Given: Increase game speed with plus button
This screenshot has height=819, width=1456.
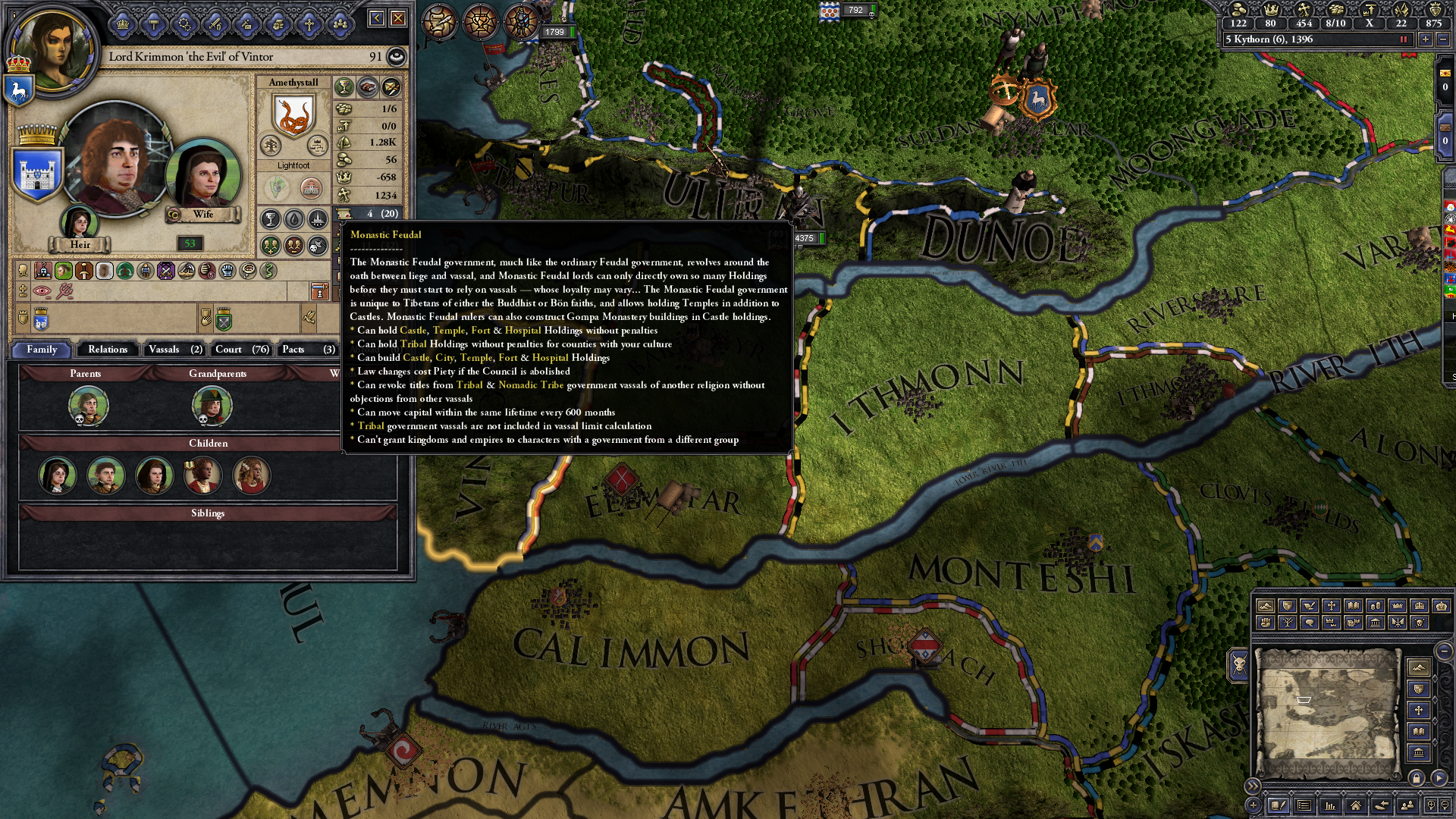Looking at the screenshot, I should point(1426,39).
